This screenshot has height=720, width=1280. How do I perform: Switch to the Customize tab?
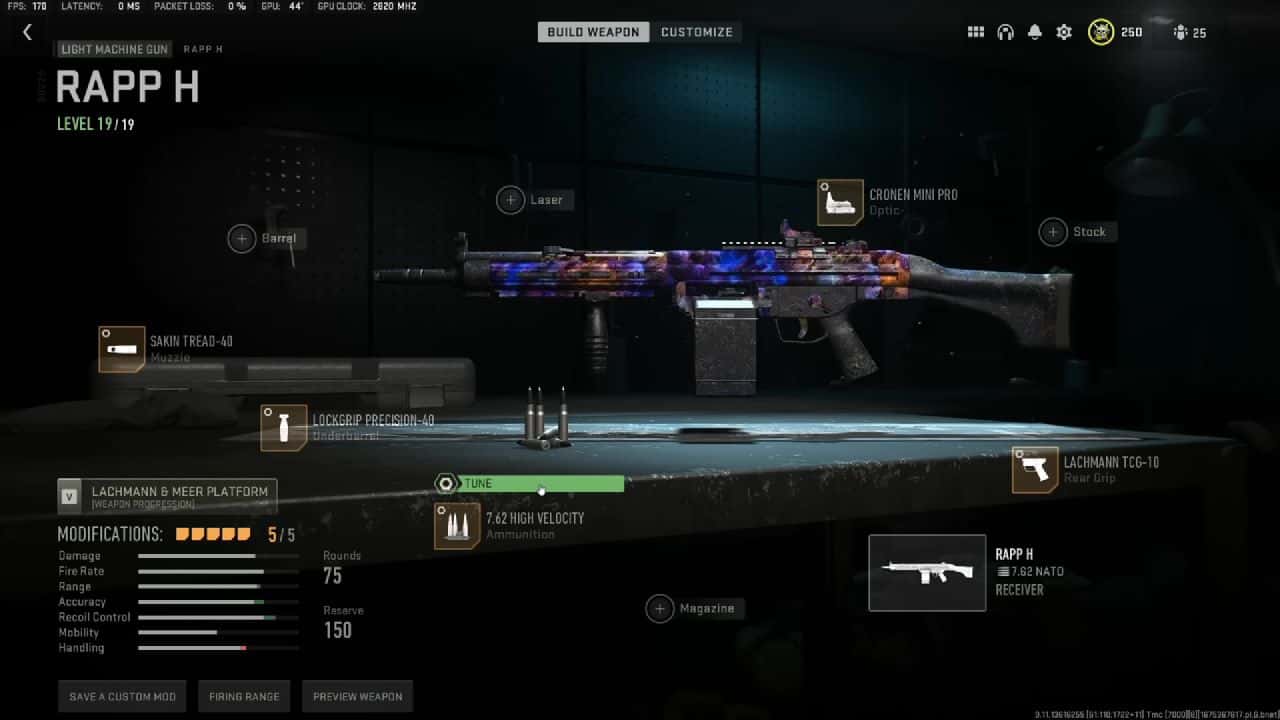click(697, 31)
